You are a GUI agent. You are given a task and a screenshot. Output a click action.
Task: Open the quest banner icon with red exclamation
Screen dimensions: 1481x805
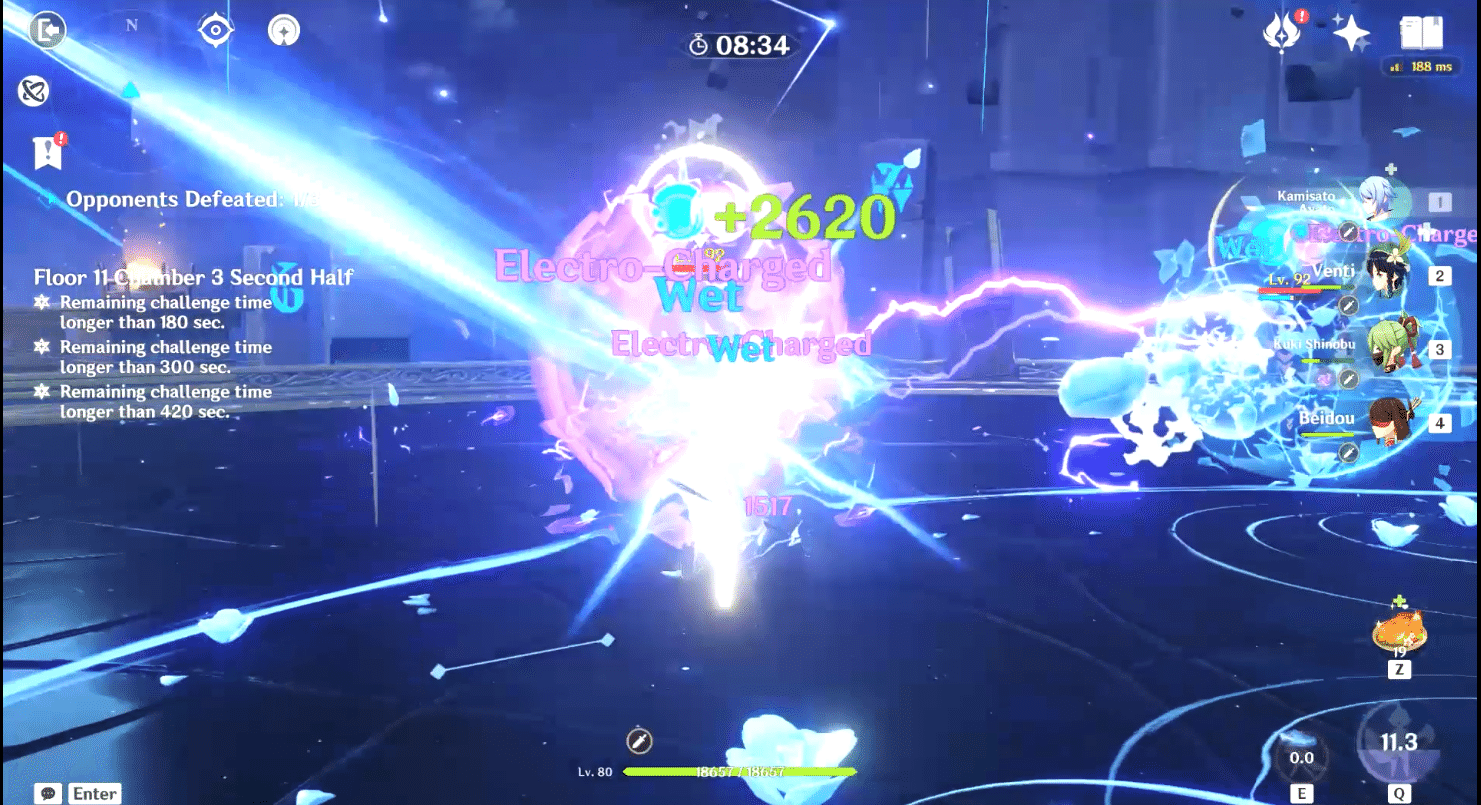(x=47, y=152)
